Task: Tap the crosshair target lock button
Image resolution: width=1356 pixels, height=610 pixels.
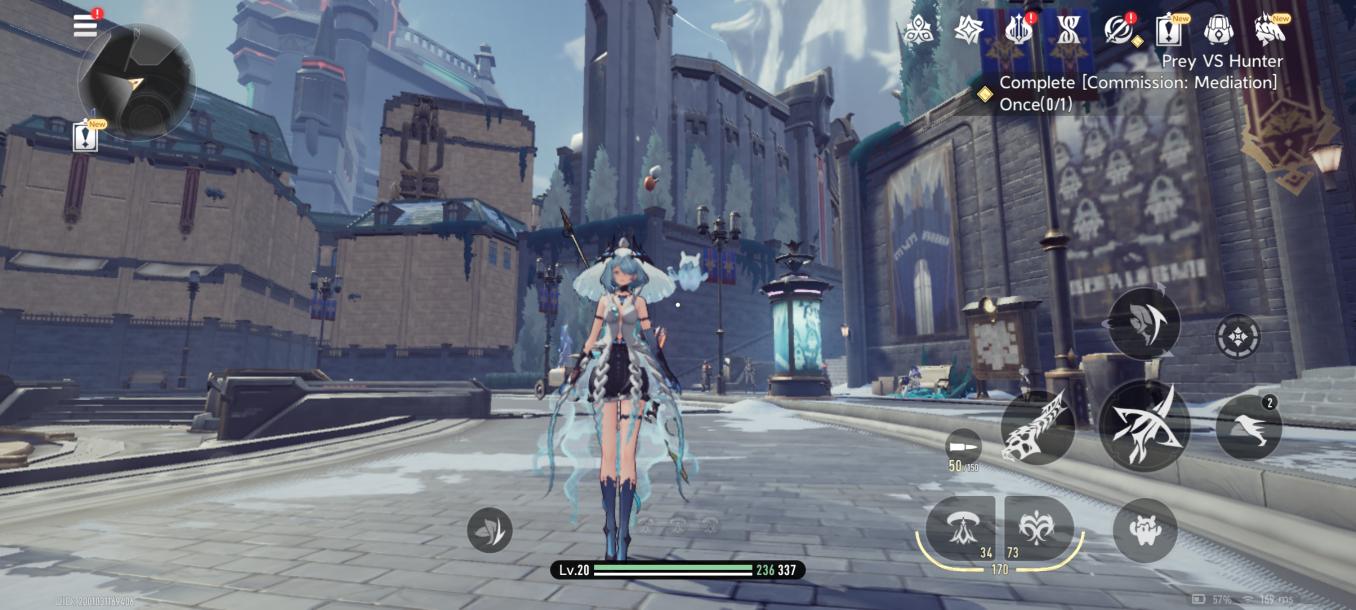Action: click(x=1238, y=336)
